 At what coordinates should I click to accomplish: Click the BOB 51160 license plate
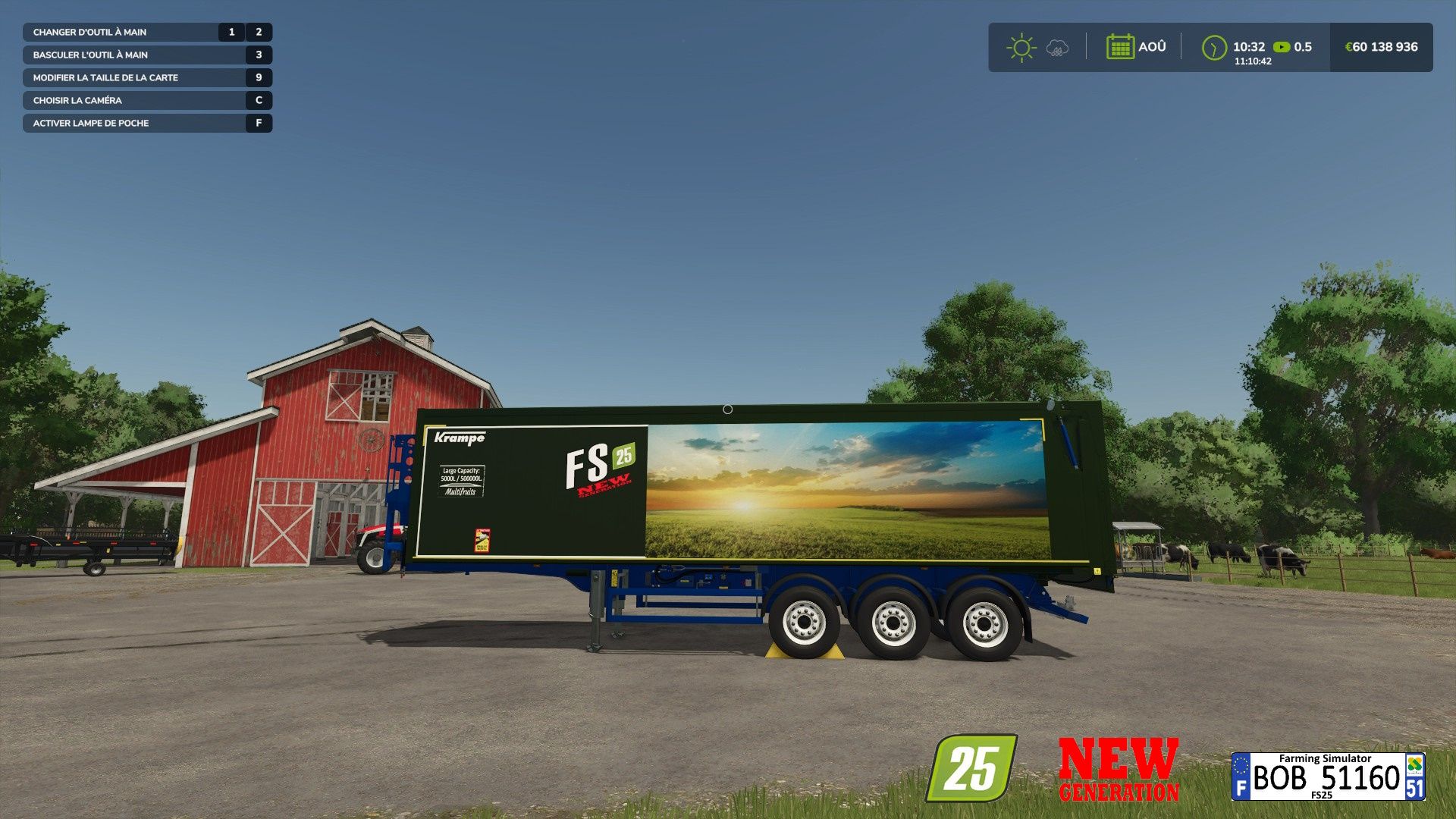point(1329,777)
